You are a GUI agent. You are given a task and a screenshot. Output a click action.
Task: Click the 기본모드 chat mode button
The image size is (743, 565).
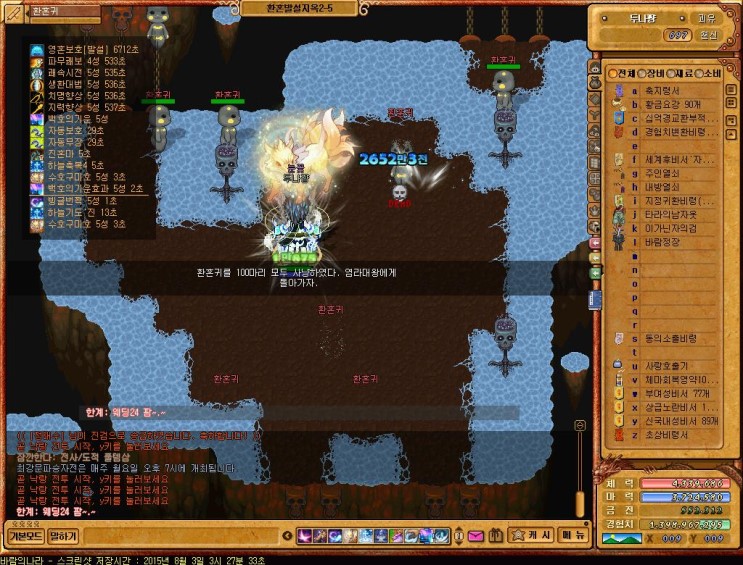click(24, 536)
